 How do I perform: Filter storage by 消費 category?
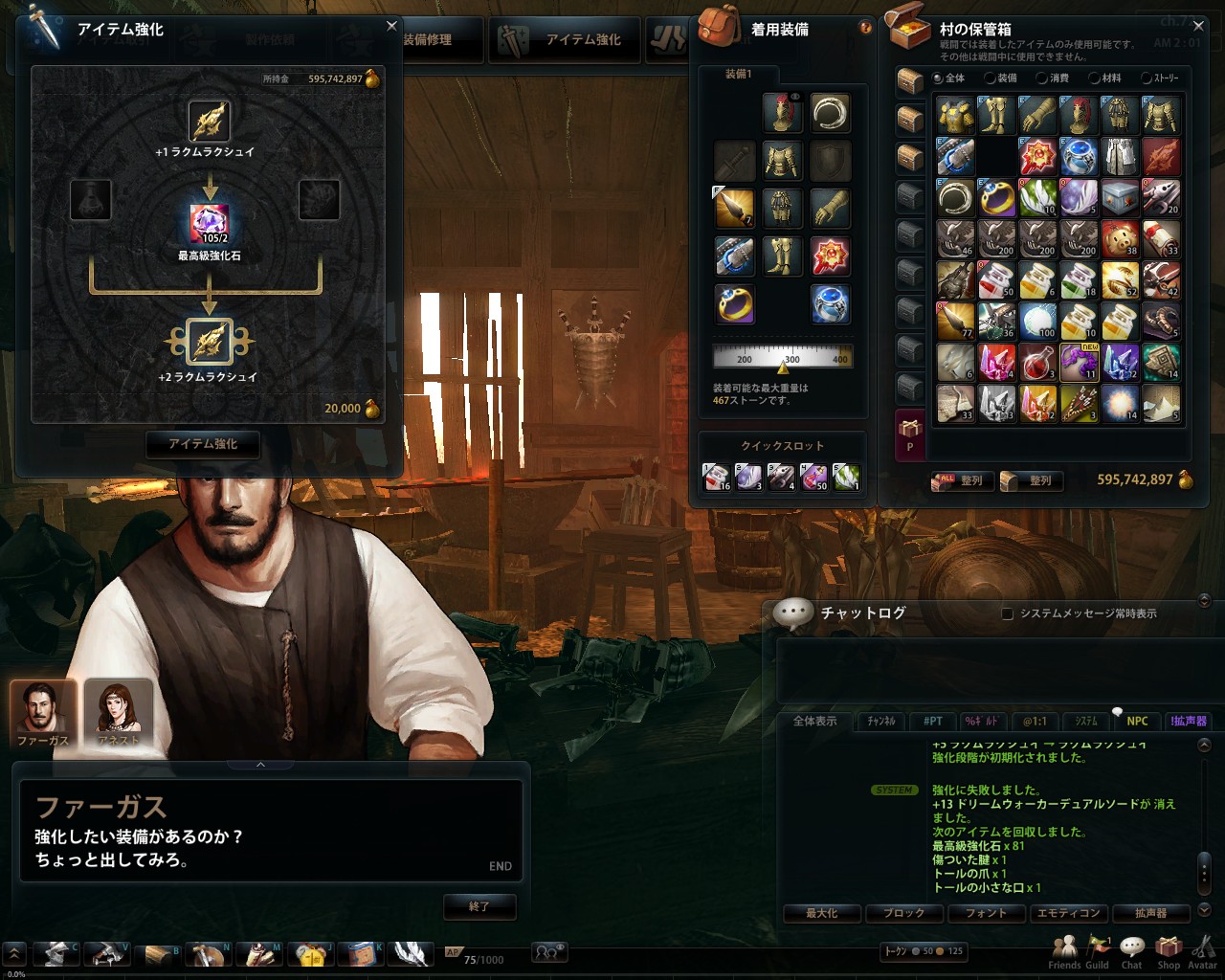pos(1041,78)
